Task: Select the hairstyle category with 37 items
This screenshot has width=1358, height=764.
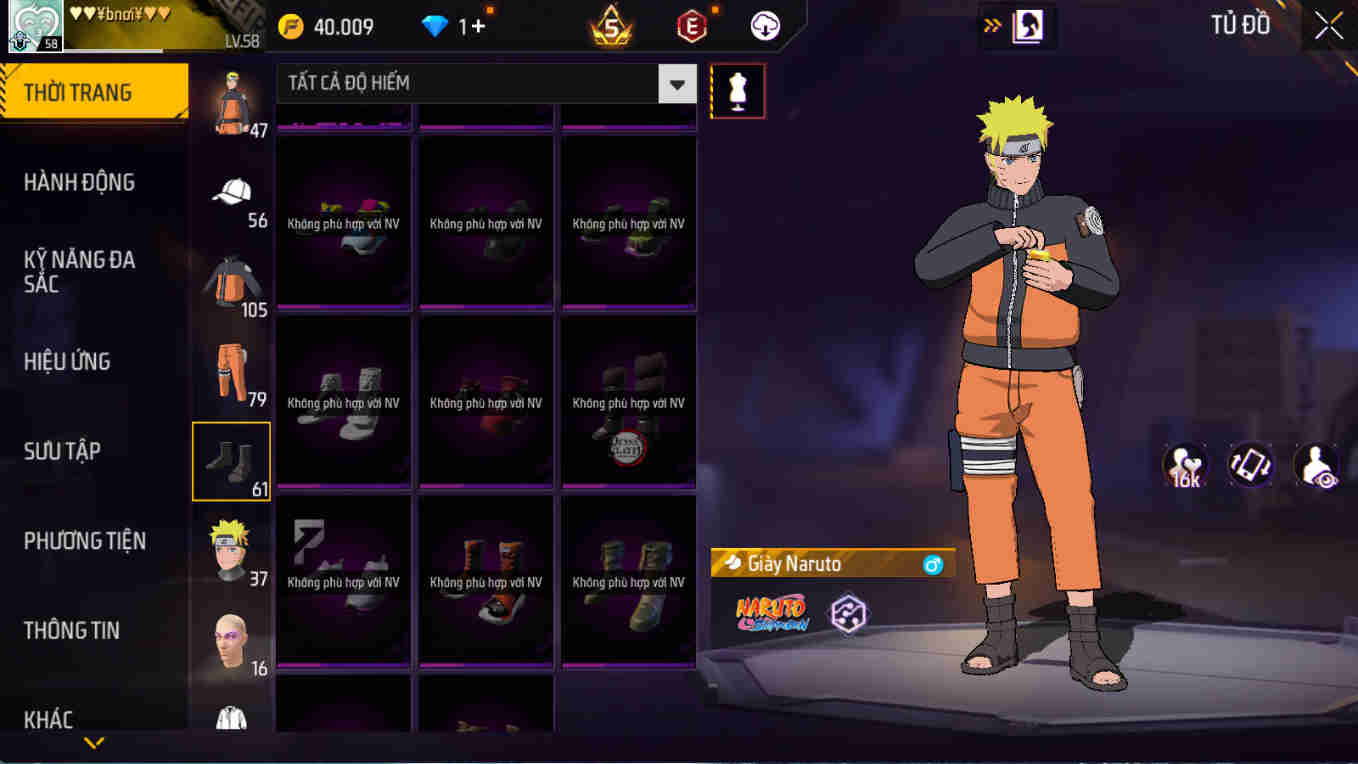Action: pyautogui.click(x=231, y=550)
